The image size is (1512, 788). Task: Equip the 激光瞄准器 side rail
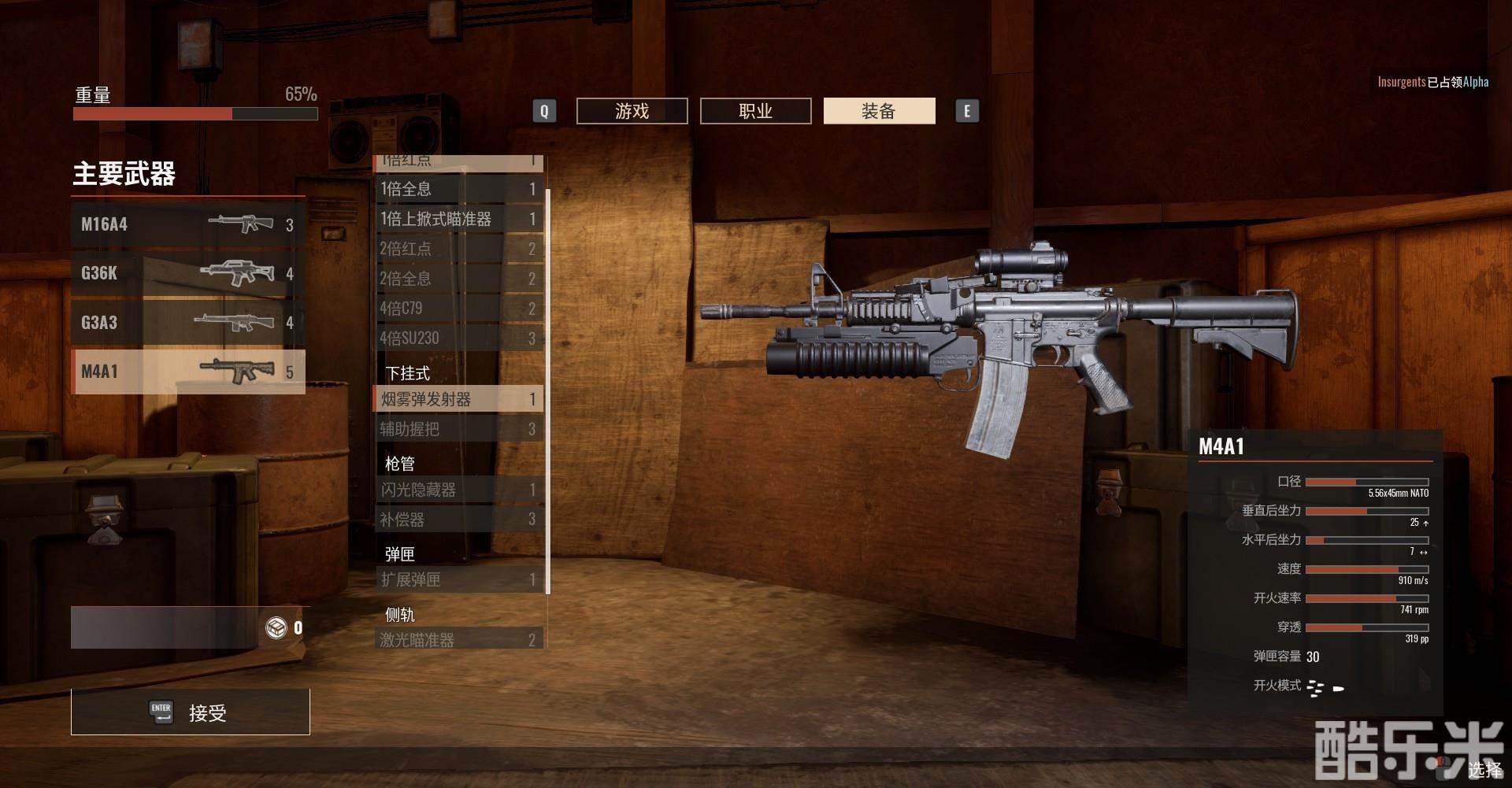tap(458, 639)
